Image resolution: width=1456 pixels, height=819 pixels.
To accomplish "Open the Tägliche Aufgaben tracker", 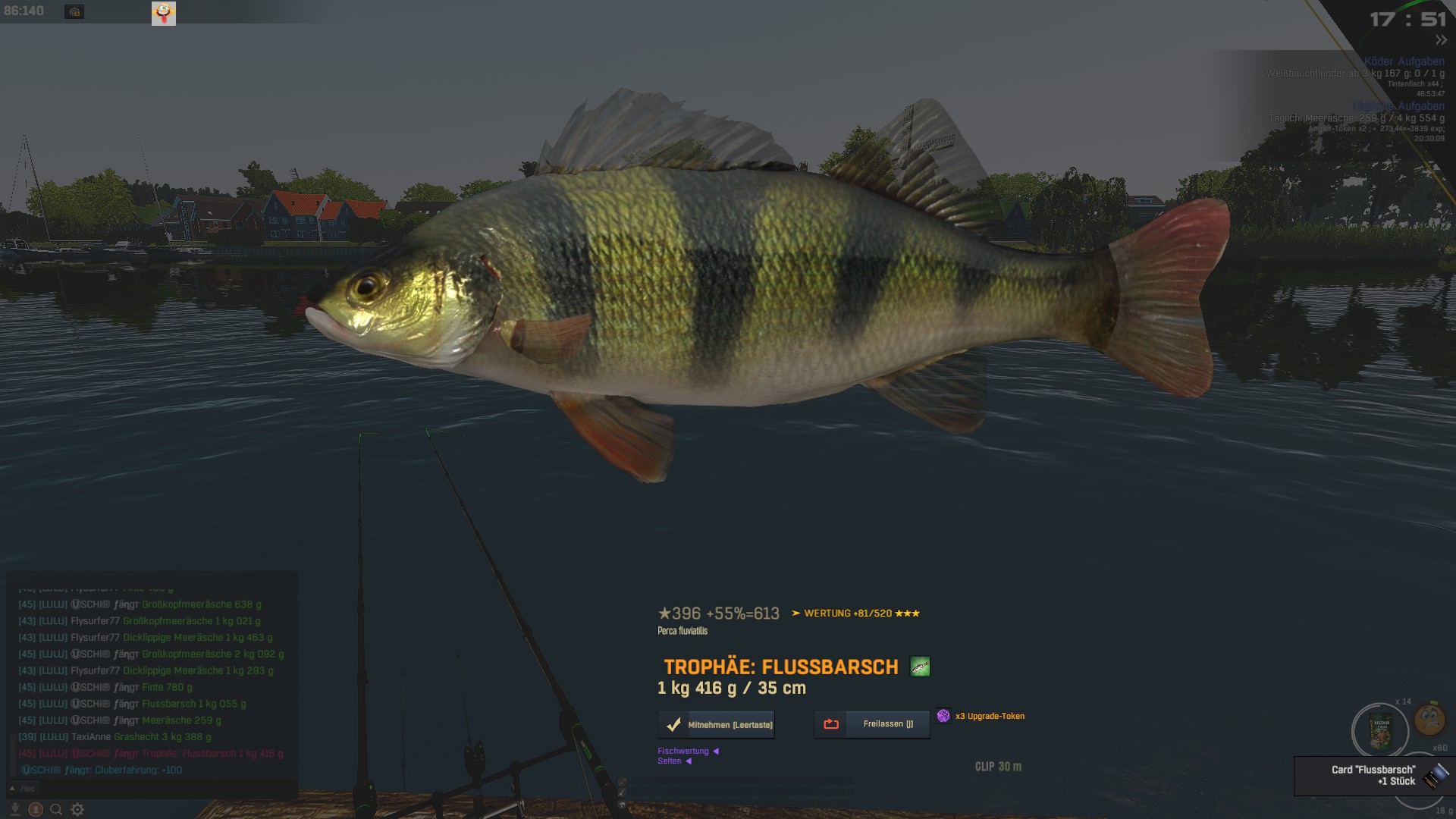I will click(x=1398, y=106).
